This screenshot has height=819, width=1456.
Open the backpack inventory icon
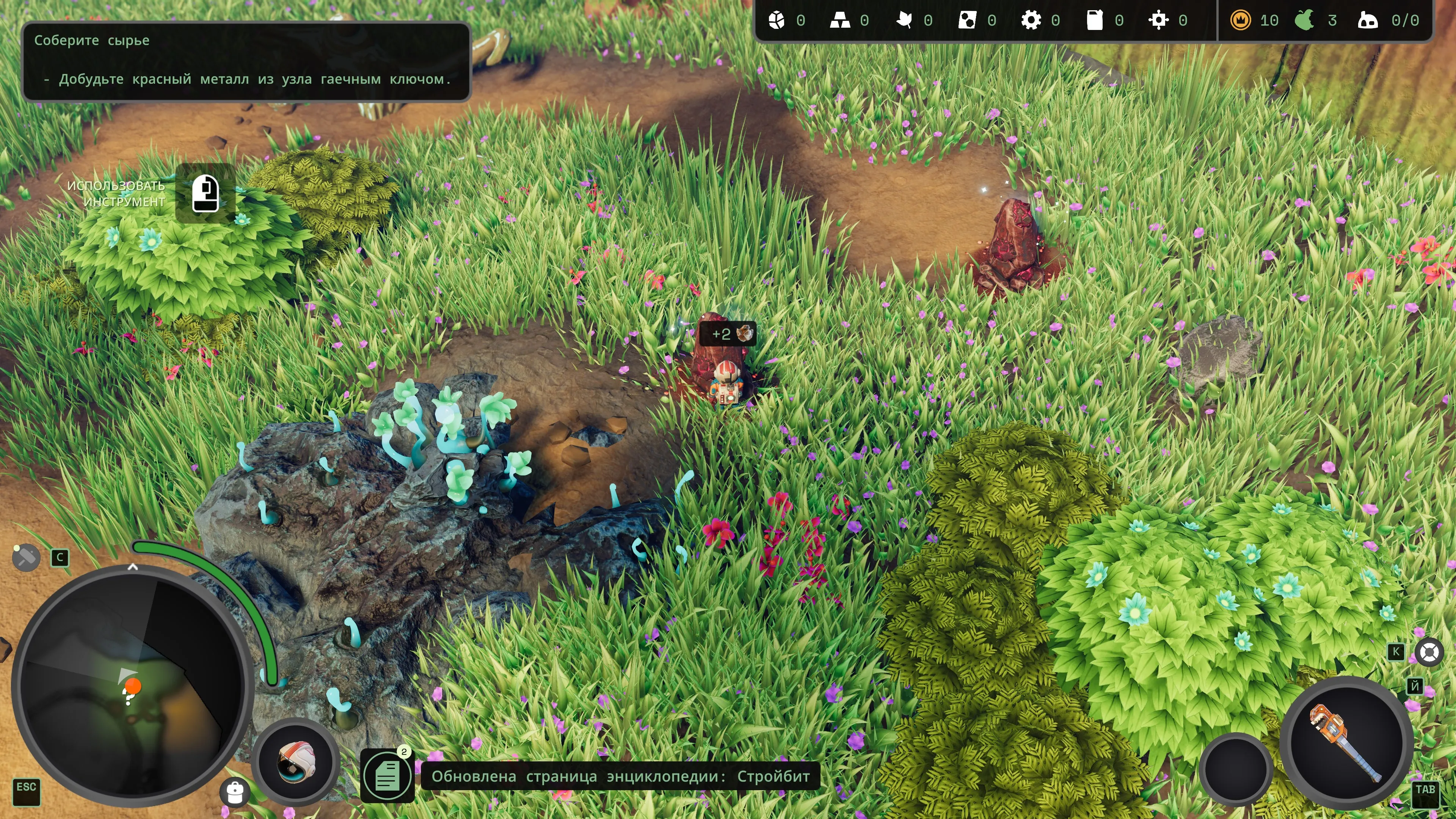pyautogui.click(x=235, y=792)
